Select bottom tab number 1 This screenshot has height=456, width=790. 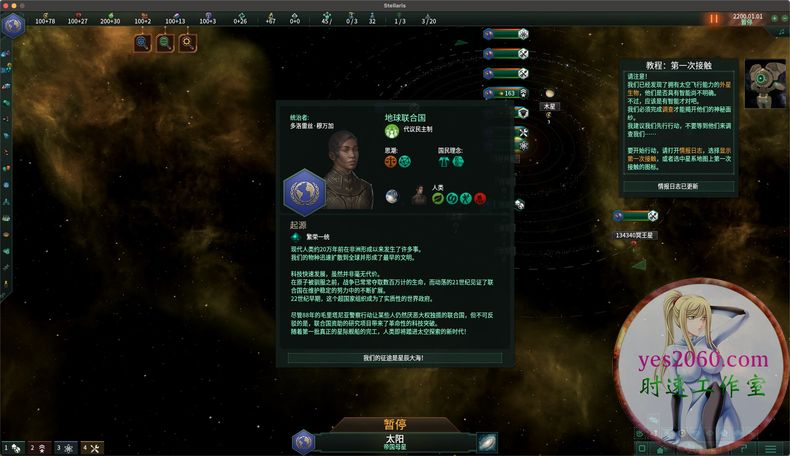10,448
